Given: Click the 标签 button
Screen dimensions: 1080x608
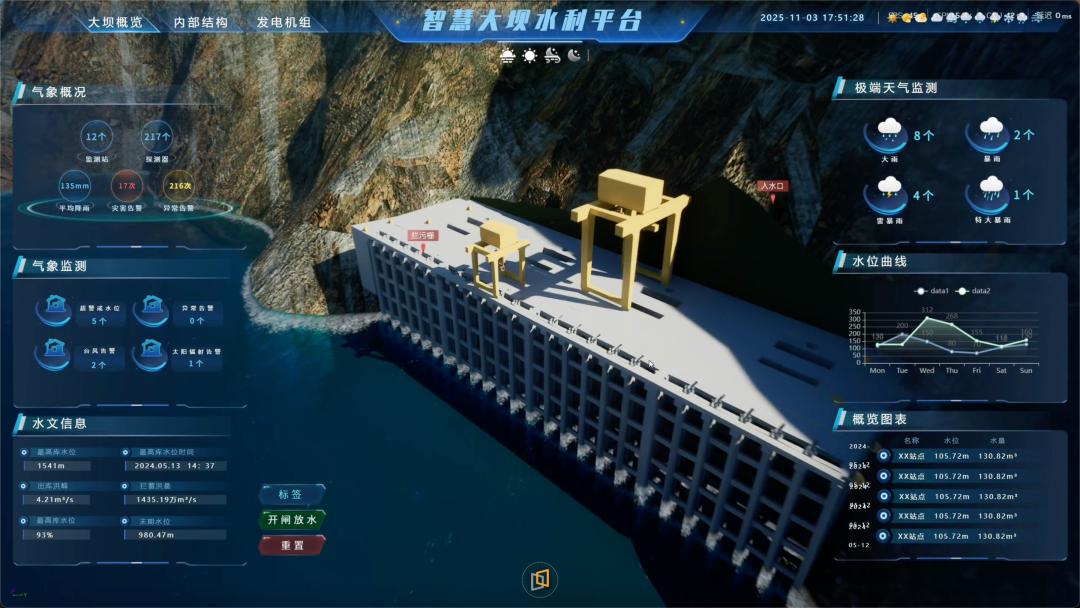Looking at the screenshot, I should (x=291, y=494).
